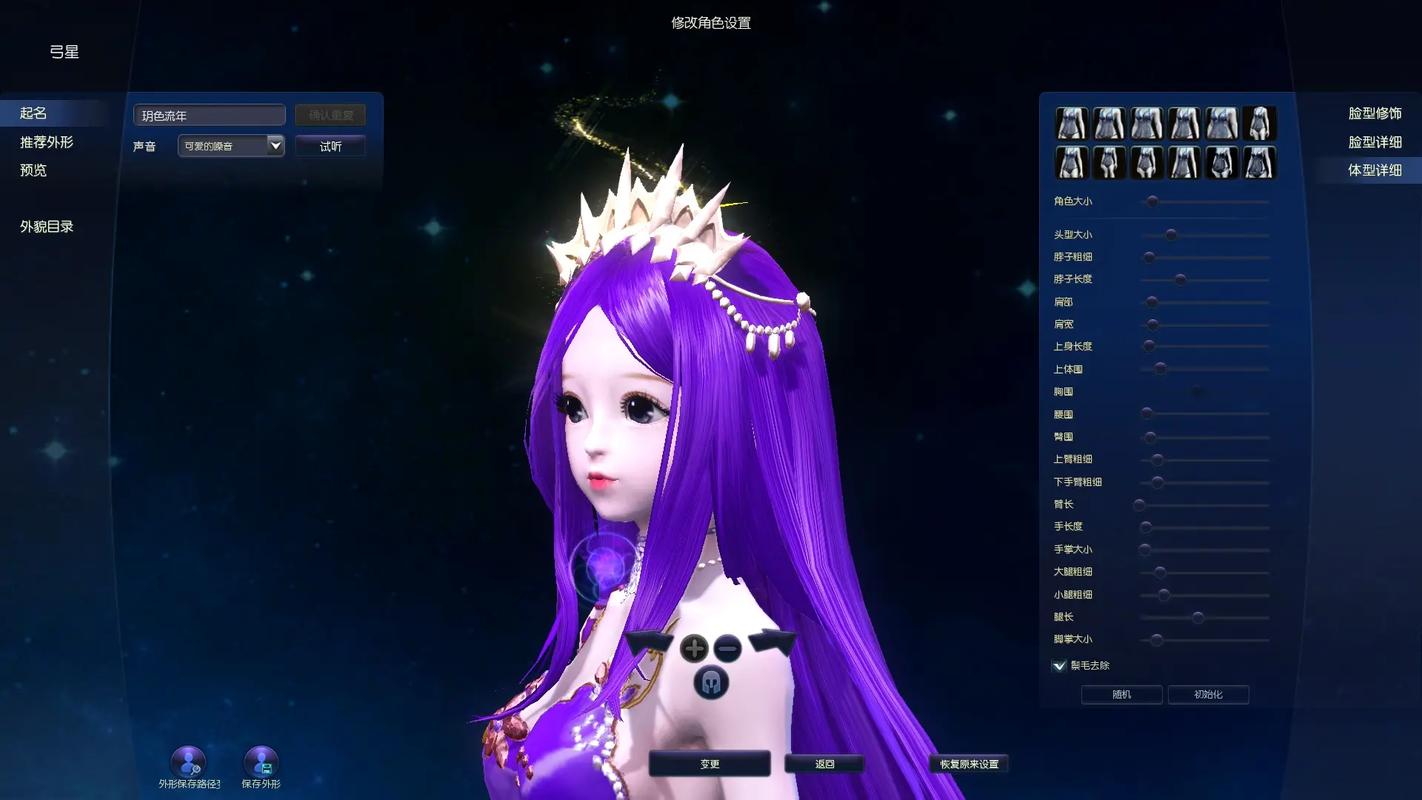
Task: Zoom in with the plus icon
Action: pos(694,648)
